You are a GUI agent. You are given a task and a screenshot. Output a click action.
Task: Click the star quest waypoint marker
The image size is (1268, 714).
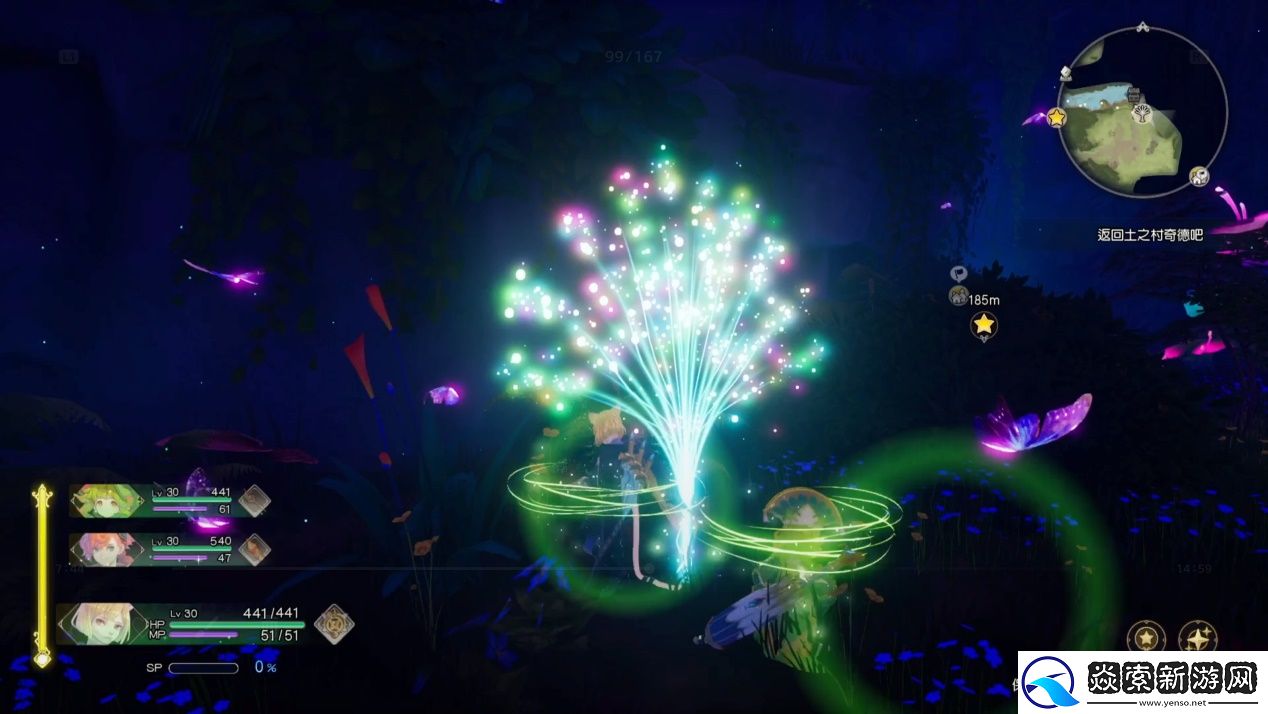tap(984, 324)
